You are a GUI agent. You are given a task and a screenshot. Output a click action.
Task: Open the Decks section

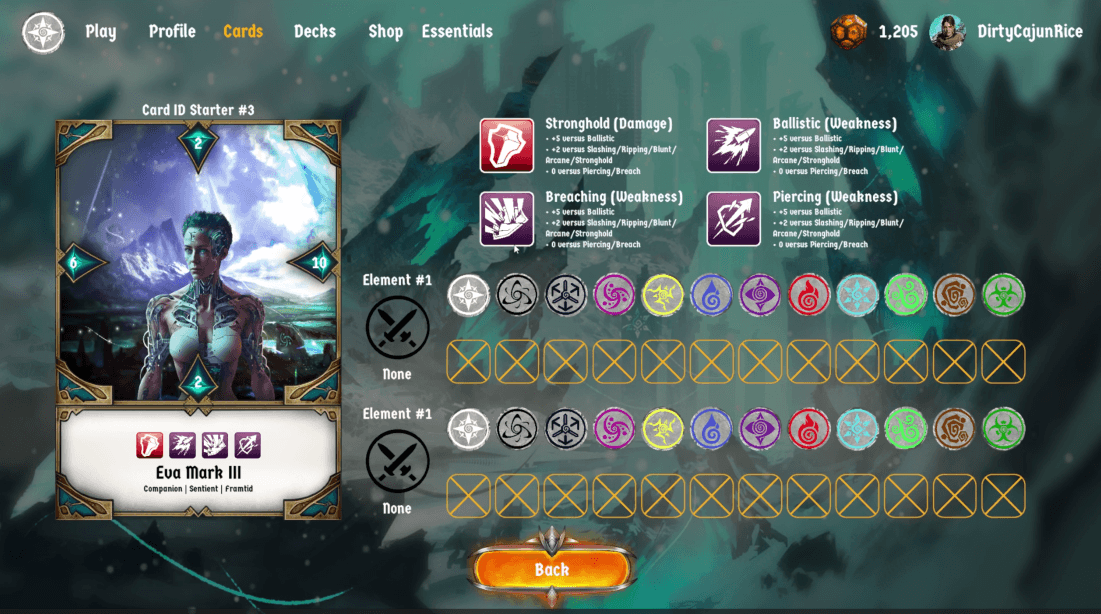coord(315,32)
